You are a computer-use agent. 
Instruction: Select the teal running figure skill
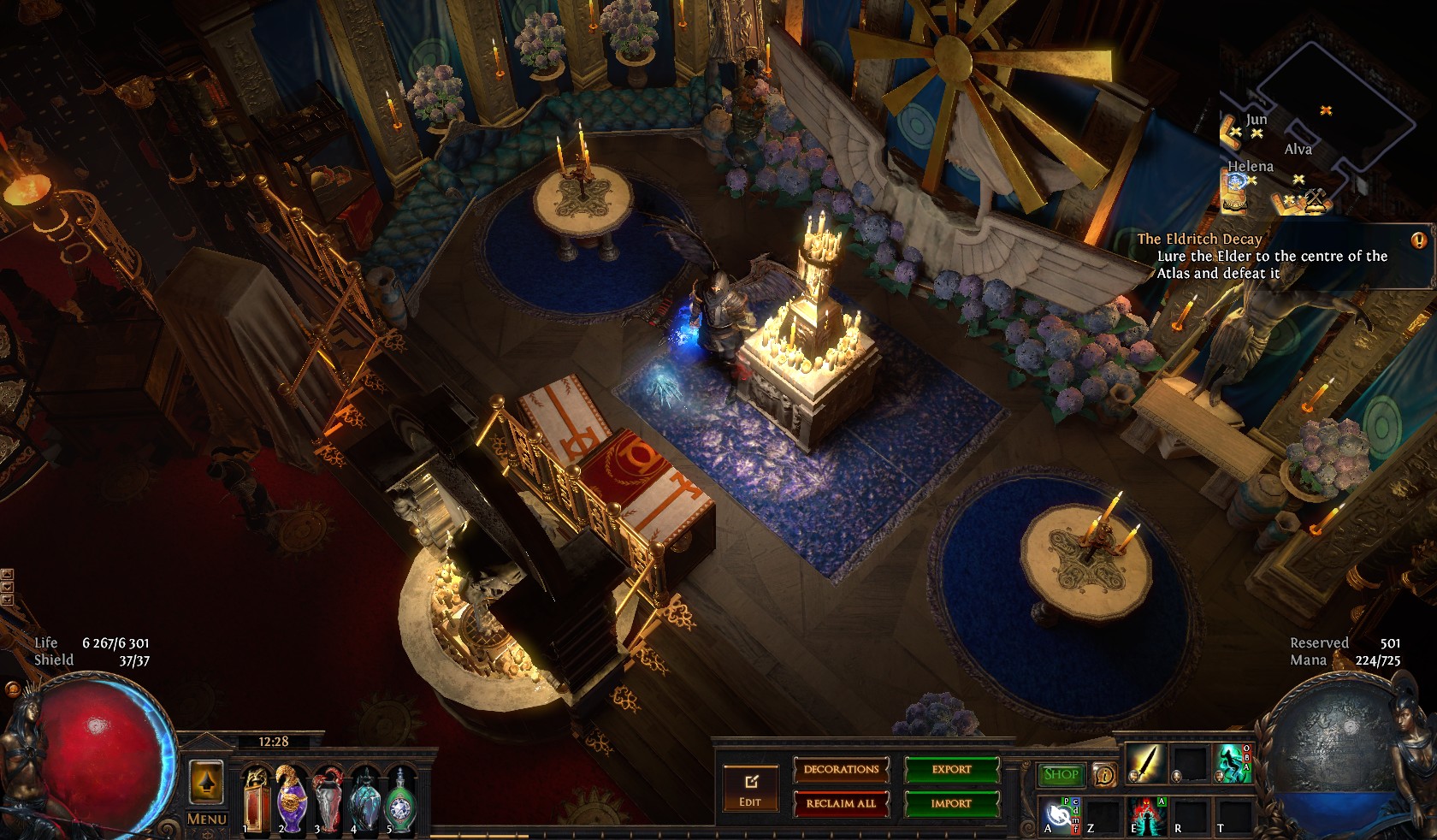pos(1232,764)
